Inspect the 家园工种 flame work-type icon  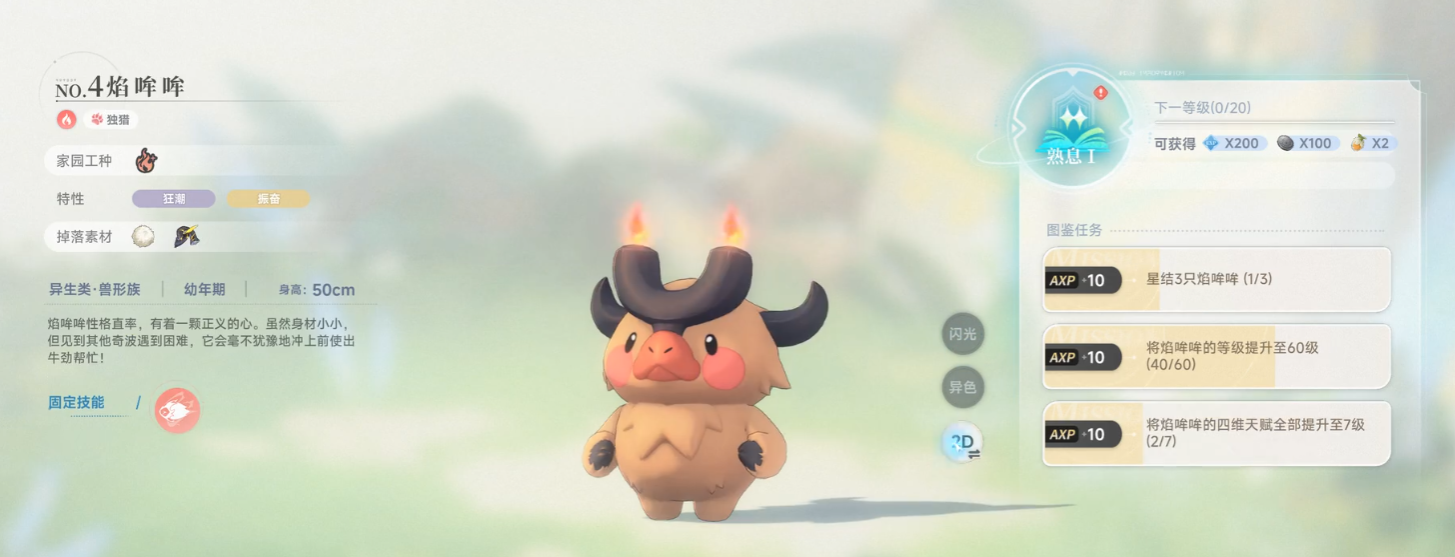[x=146, y=160]
